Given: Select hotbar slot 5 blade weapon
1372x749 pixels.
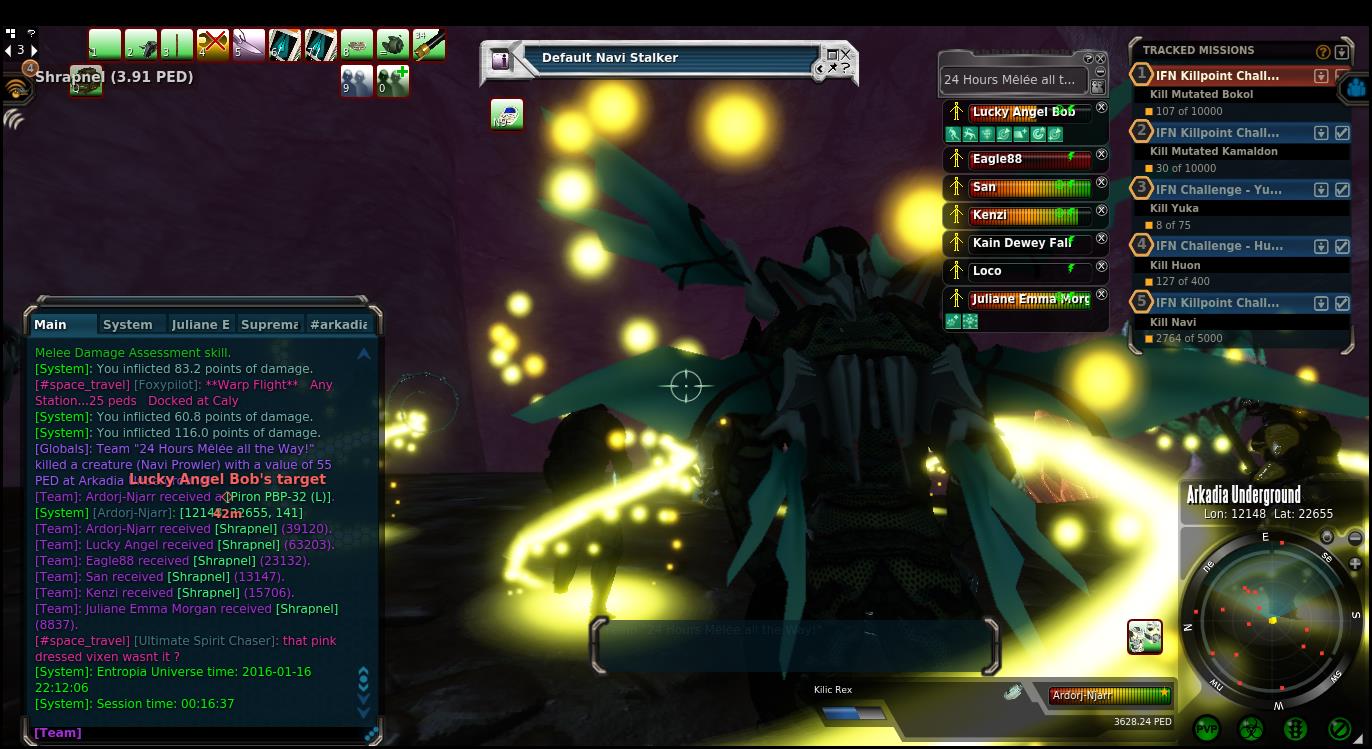Looking at the screenshot, I should (248, 45).
